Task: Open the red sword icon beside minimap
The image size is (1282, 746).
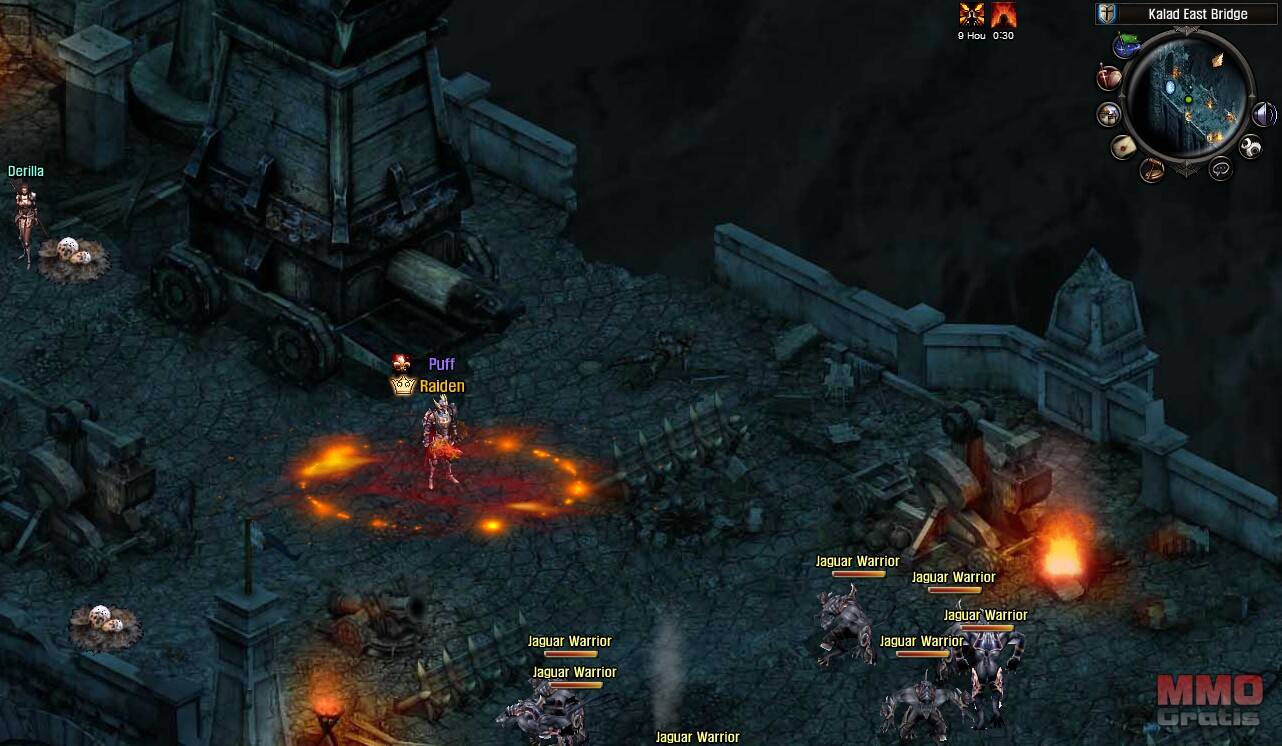Action: click(x=1109, y=76)
